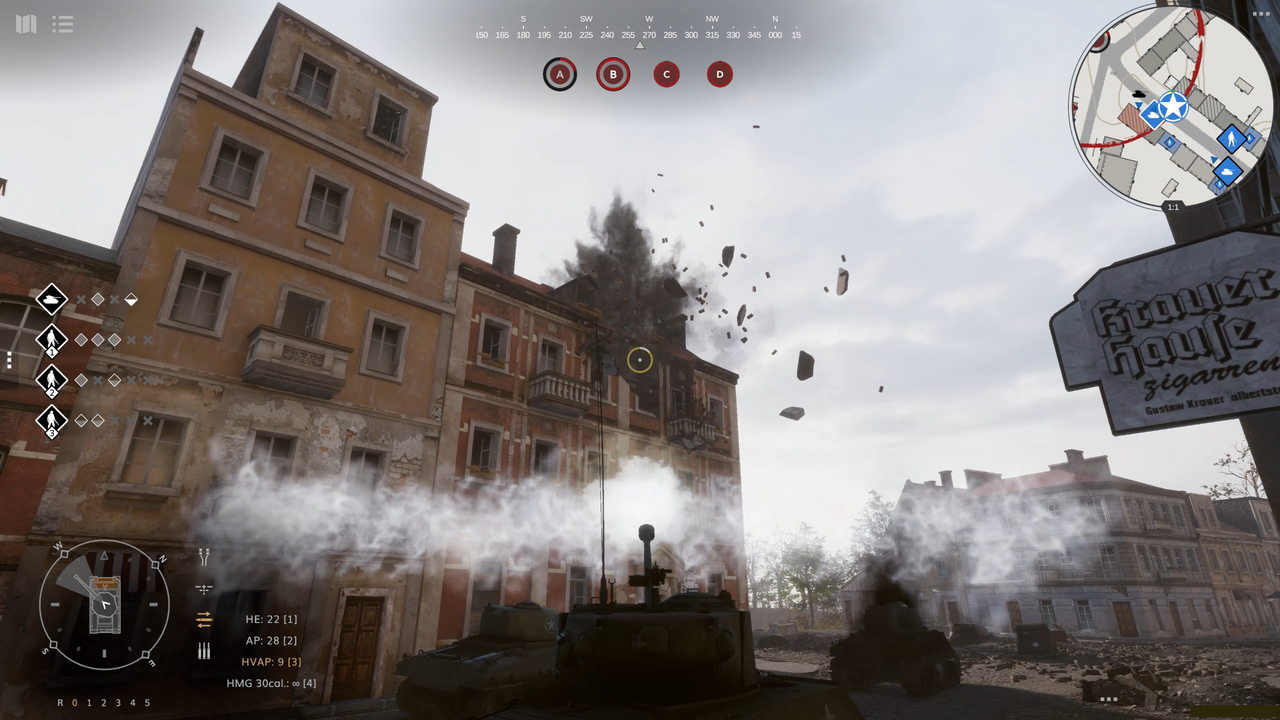
Task: Select objective marker C
Action: point(666,74)
